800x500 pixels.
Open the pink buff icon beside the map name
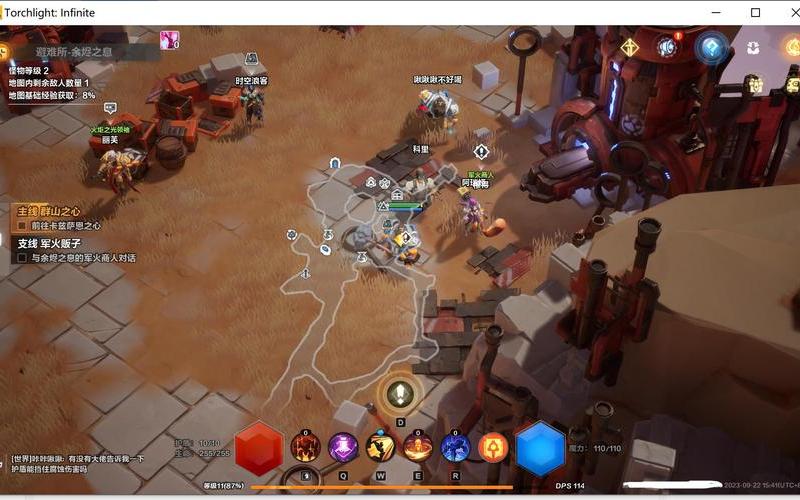[169, 41]
